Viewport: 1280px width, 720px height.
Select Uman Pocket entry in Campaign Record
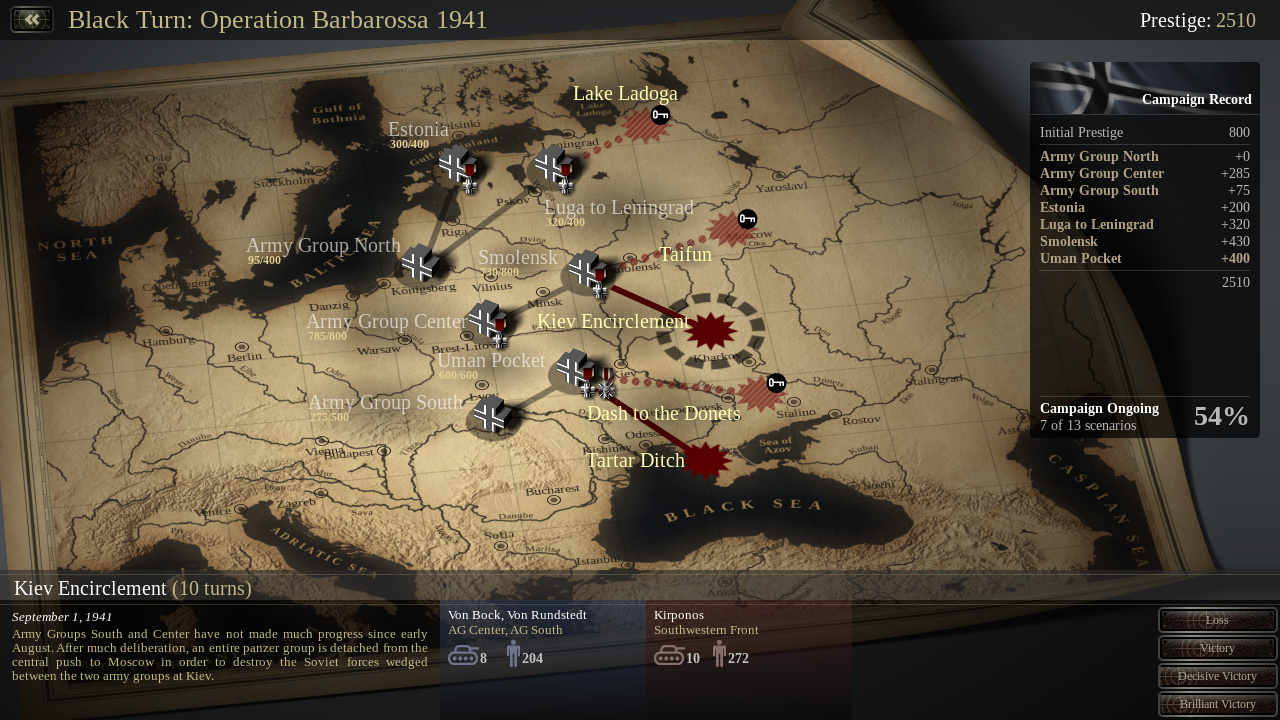1080,258
